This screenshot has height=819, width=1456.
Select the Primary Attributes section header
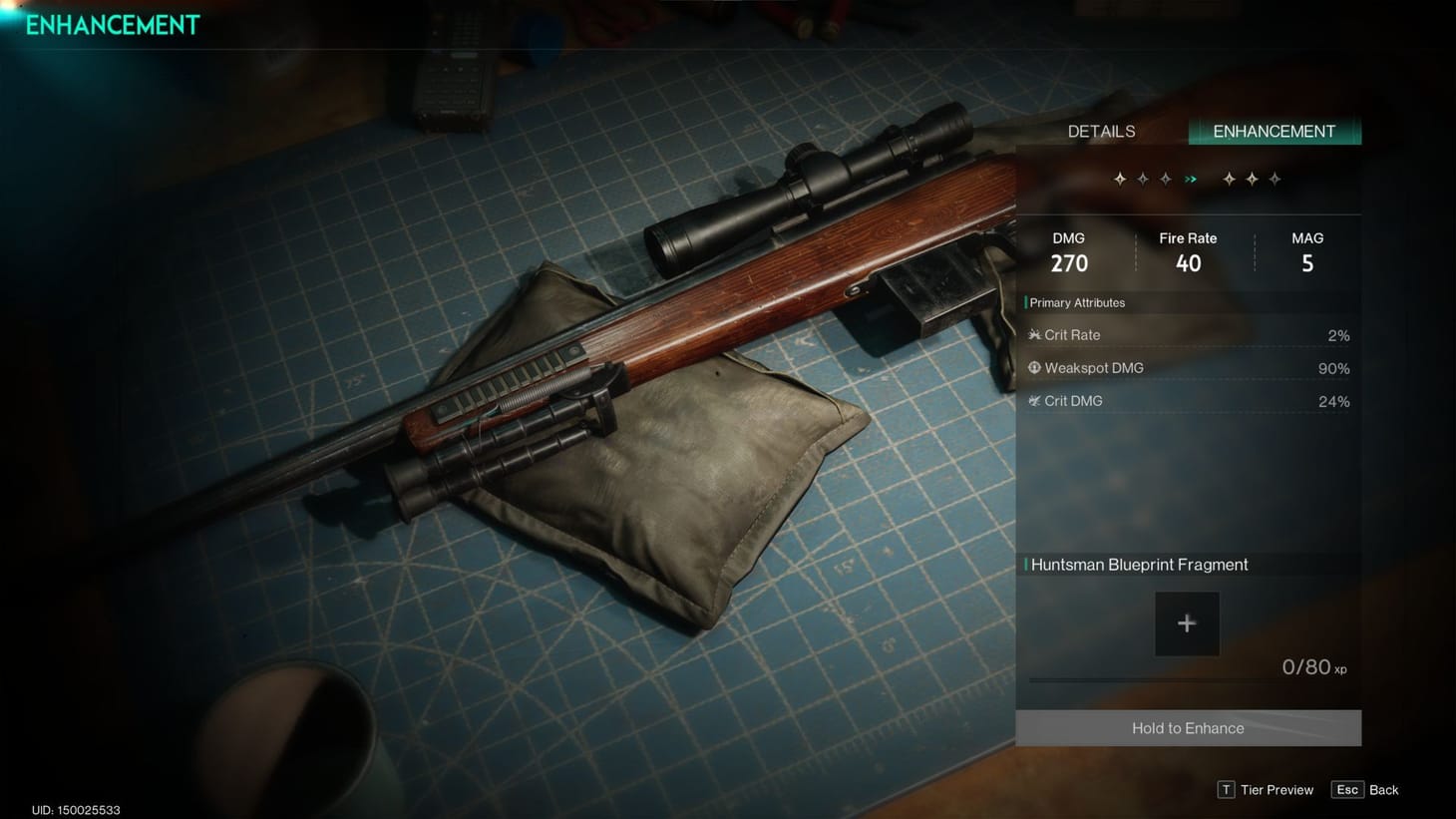pos(1076,302)
